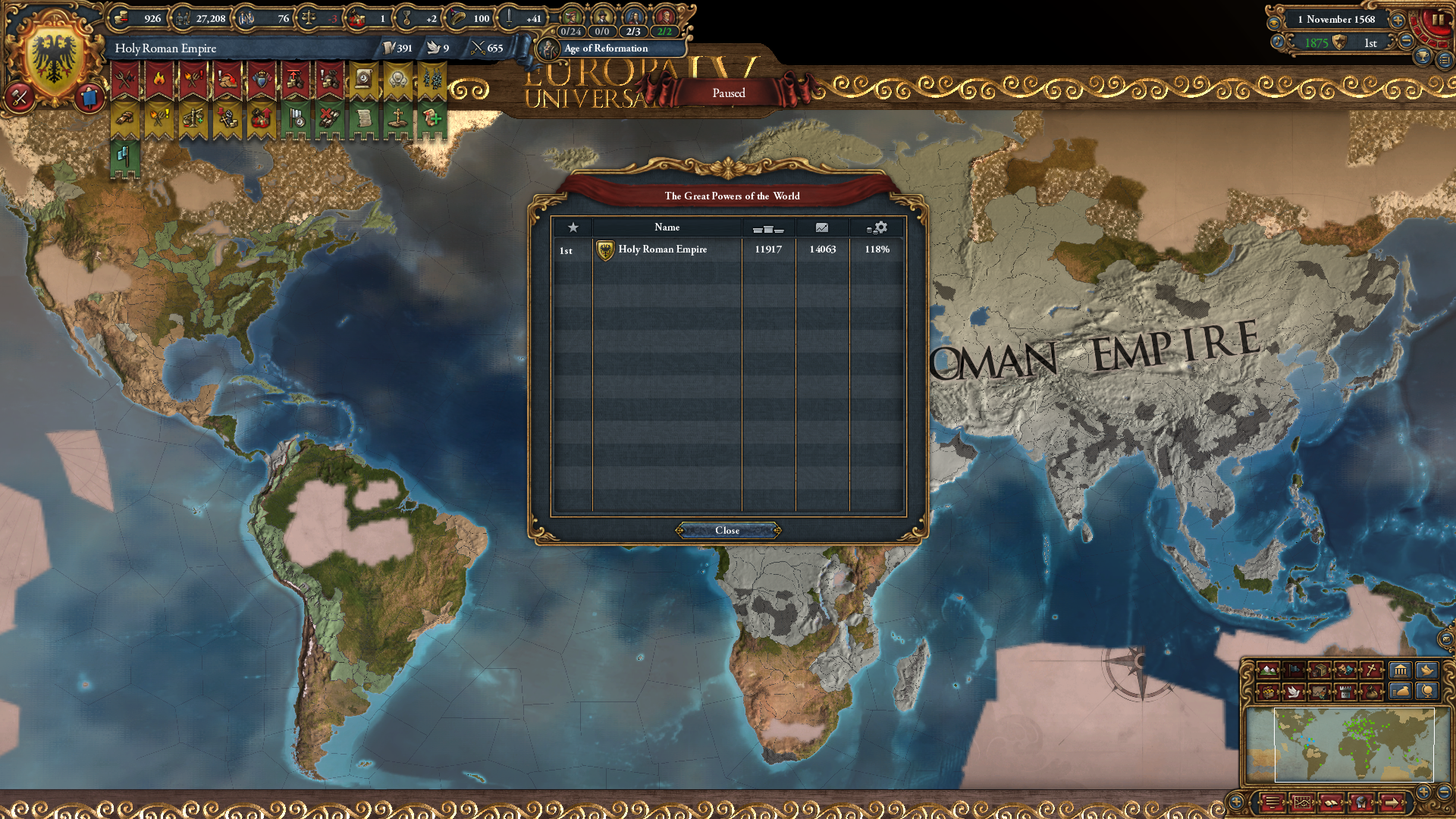The width and height of the screenshot is (1456, 819).
Task: Unpause the game via the Paused banner
Action: pyautogui.click(x=729, y=93)
